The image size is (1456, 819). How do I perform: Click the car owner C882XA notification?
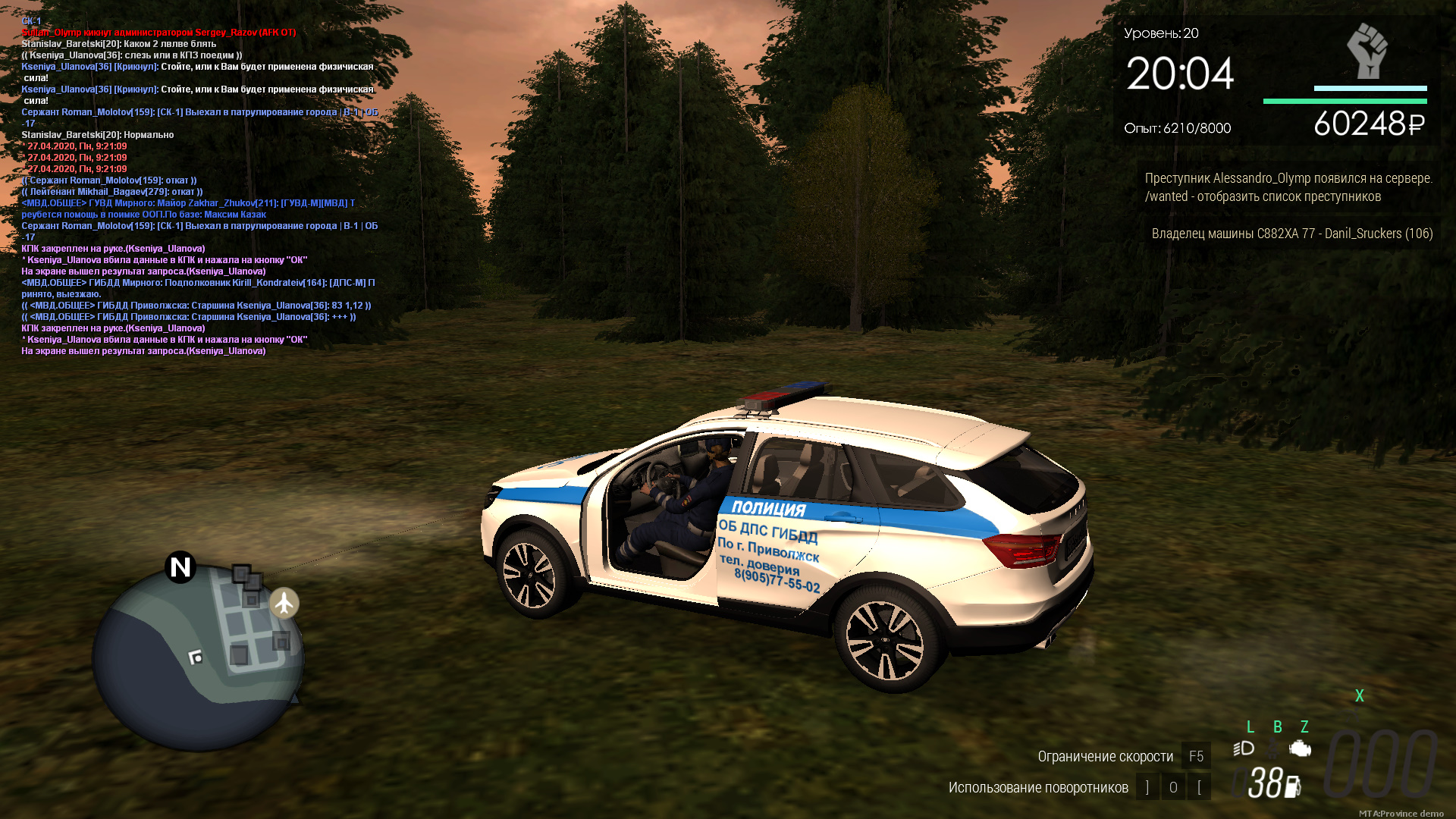pyautogui.click(x=1291, y=234)
